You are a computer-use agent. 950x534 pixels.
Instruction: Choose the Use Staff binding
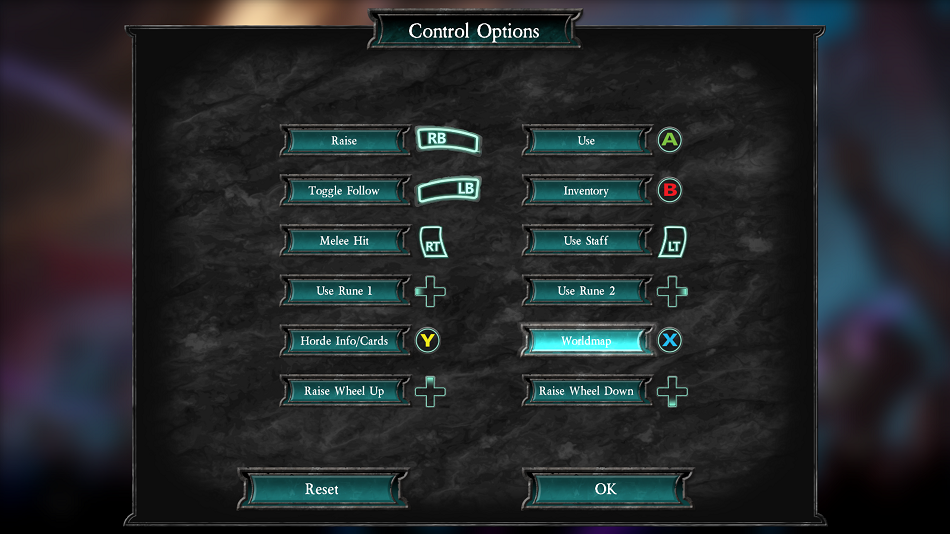(x=586, y=241)
